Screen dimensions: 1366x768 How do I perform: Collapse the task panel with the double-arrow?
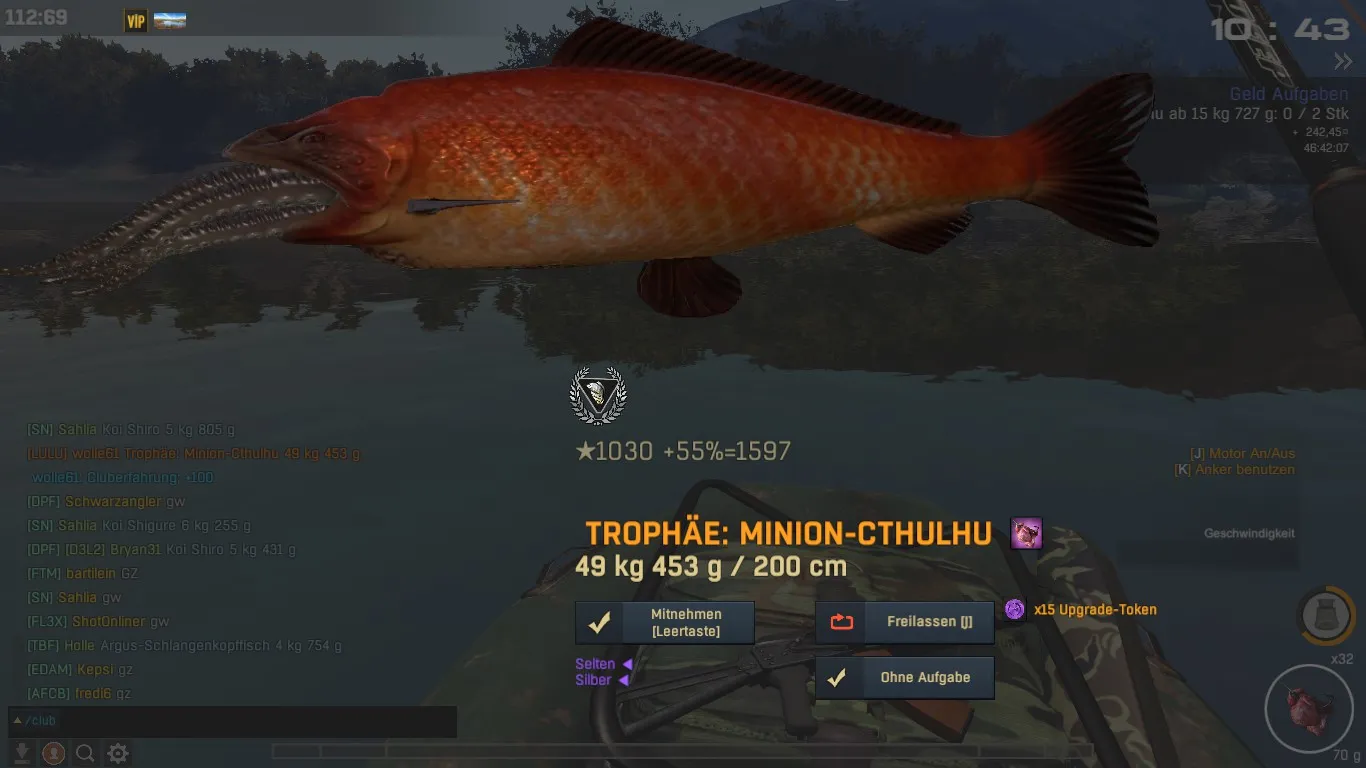pyautogui.click(x=1342, y=62)
